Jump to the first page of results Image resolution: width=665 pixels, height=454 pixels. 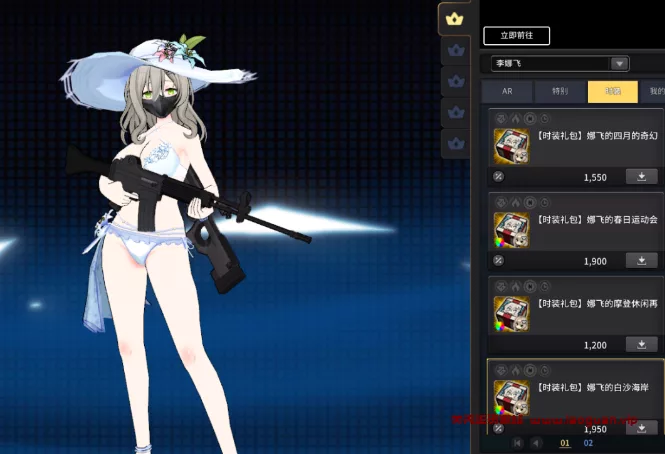(x=517, y=443)
